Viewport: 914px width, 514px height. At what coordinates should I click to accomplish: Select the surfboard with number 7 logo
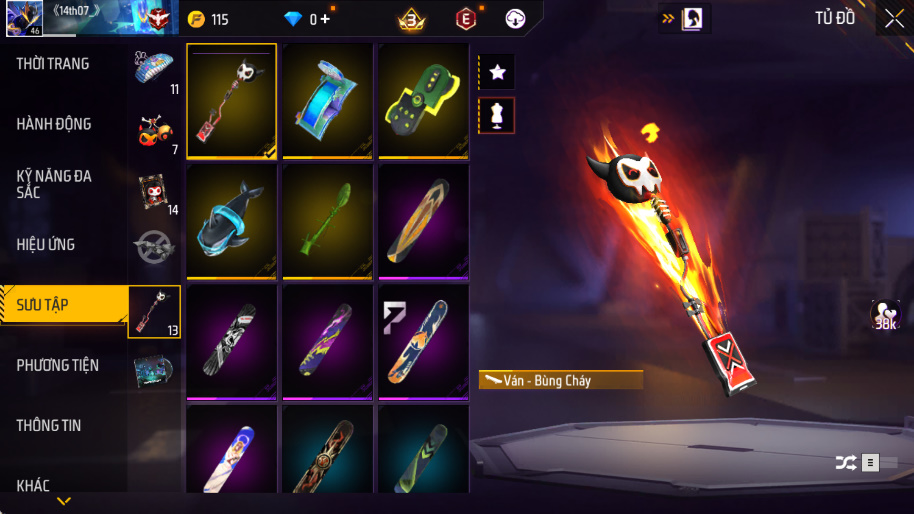coord(423,342)
